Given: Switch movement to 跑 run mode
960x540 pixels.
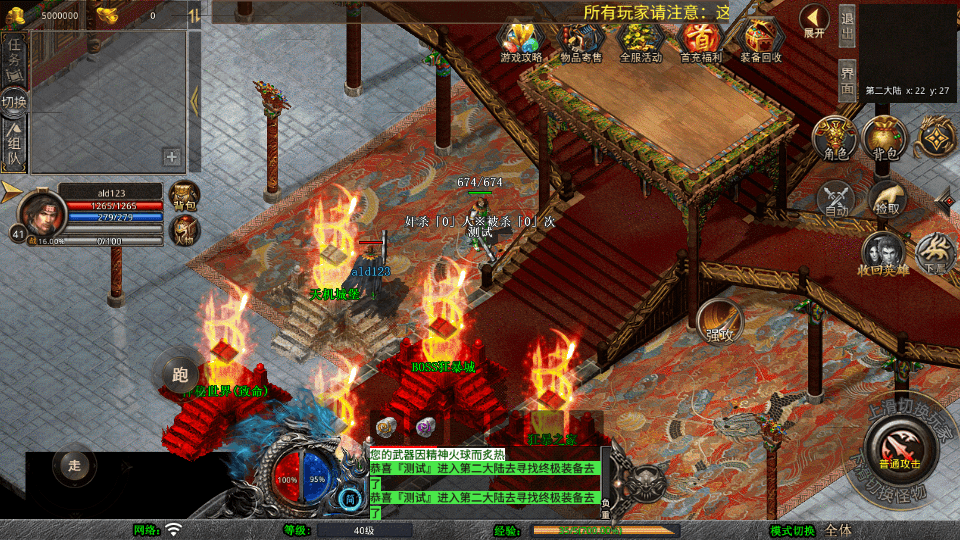Looking at the screenshot, I should pyautogui.click(x=180, y=375).
